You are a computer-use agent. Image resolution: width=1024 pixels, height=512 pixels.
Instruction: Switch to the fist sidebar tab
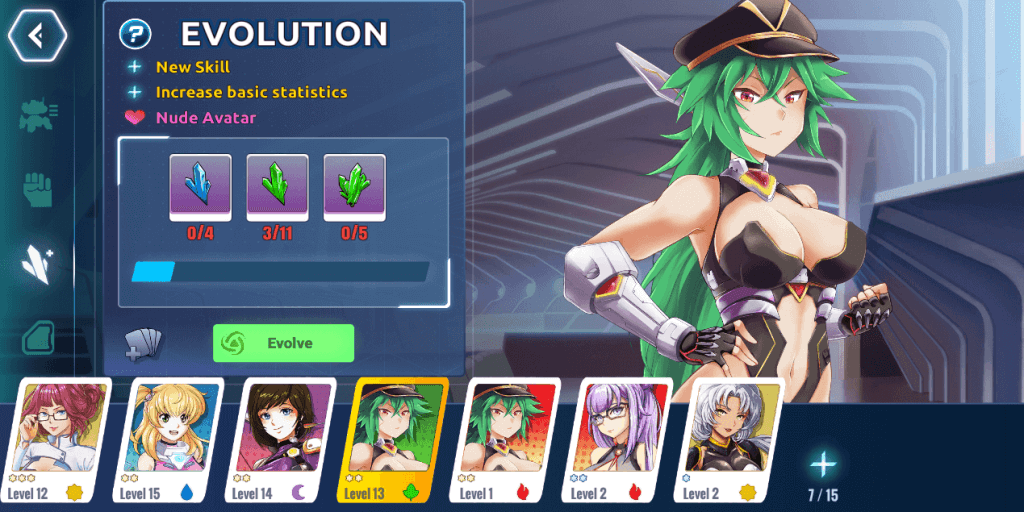[38, 189]
